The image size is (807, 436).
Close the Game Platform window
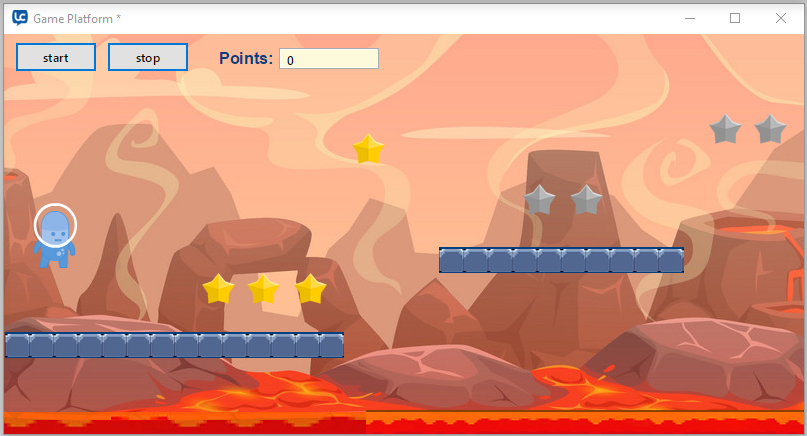point(781,18)
